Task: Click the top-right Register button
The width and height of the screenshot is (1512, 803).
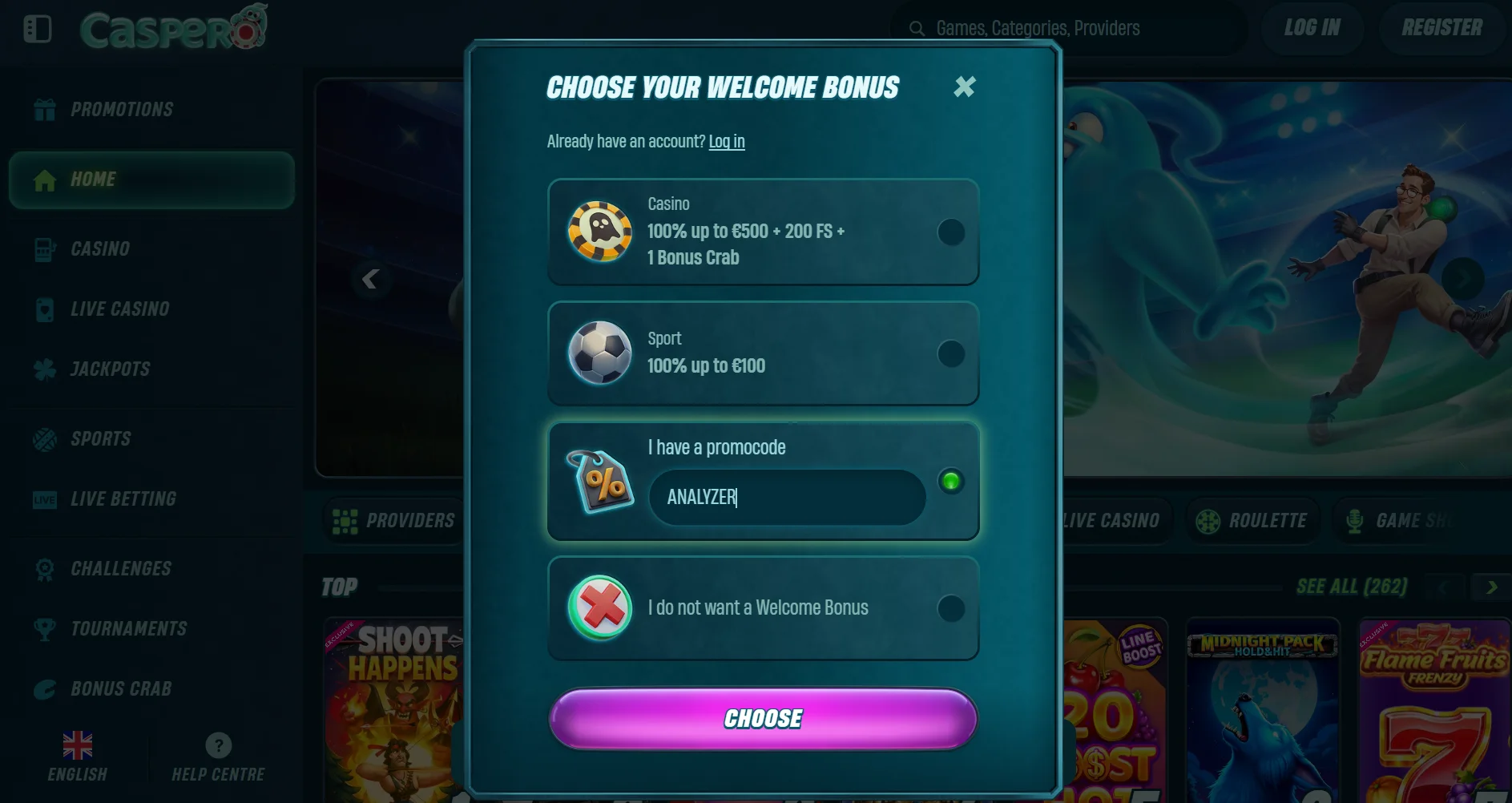Action: (1441, 28)
